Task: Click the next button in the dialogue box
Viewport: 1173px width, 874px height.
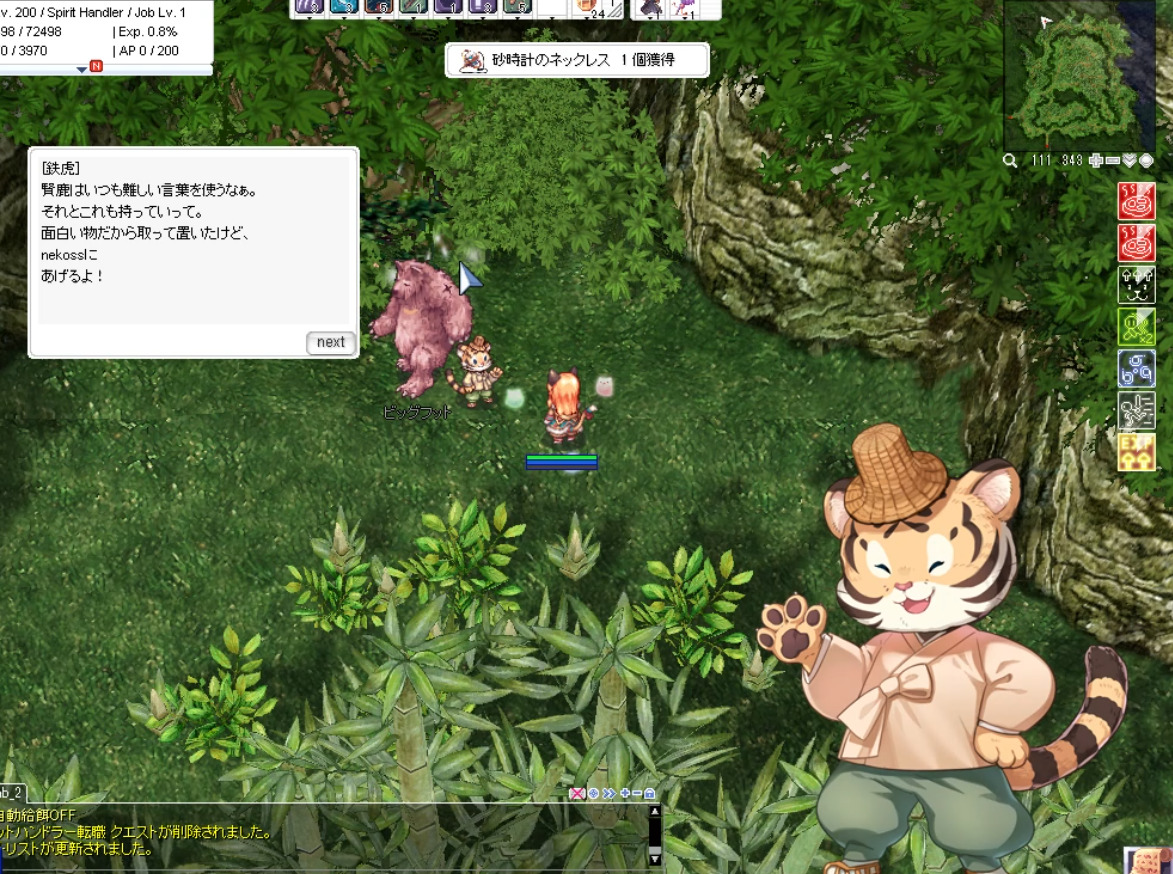Action: [x=330, y=342]
